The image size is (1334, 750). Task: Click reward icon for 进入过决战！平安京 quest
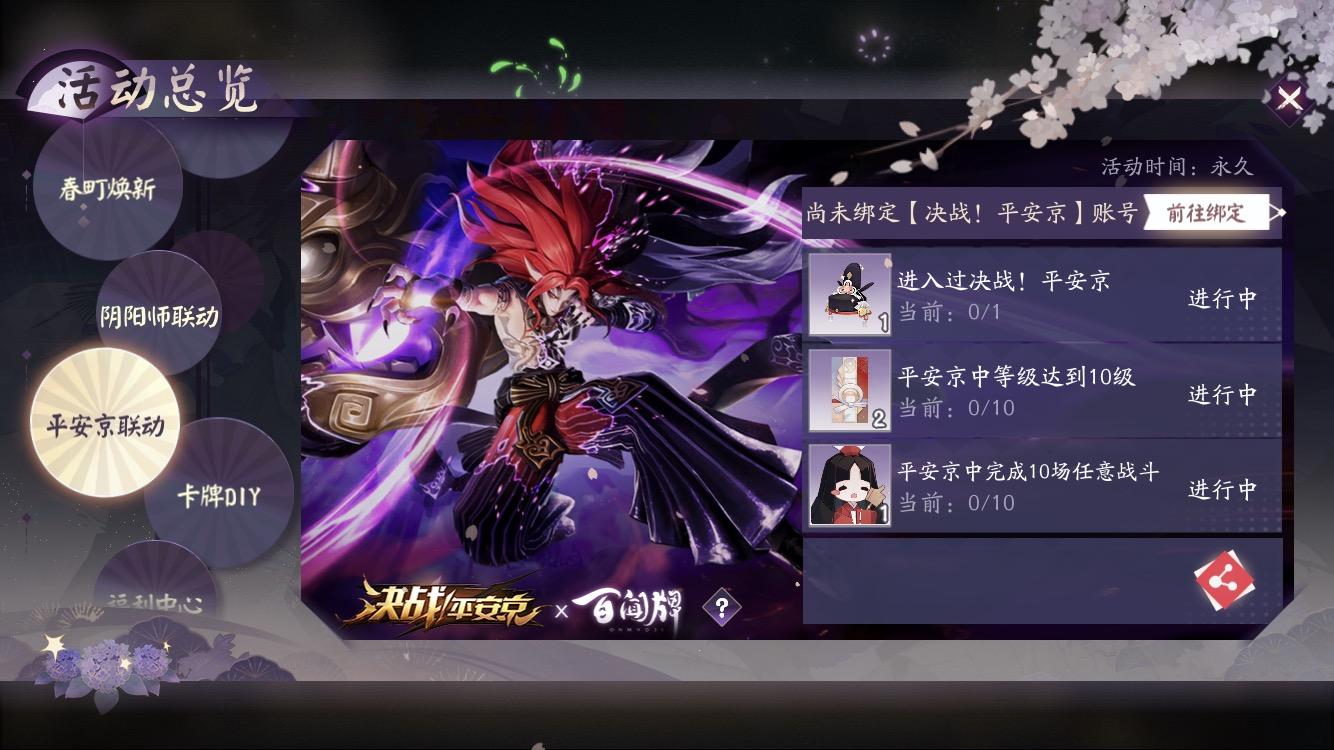point(849,294)
